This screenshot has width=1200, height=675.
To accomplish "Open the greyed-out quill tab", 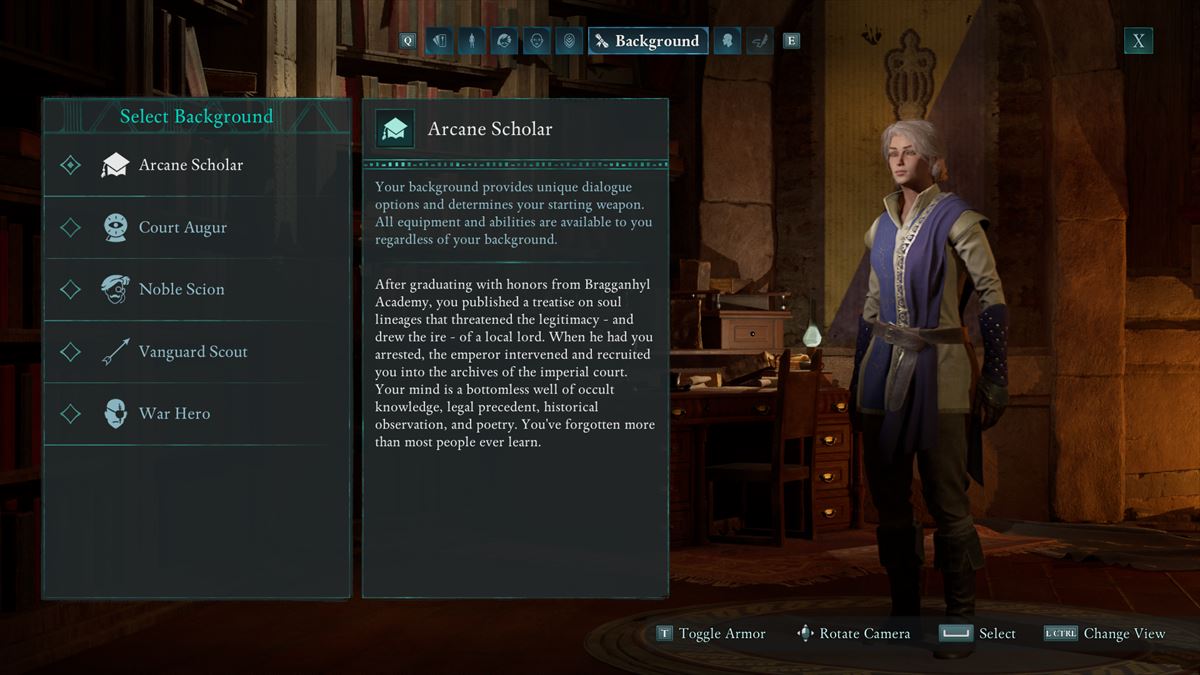I will pyautogui.click(x=759, y=41).
